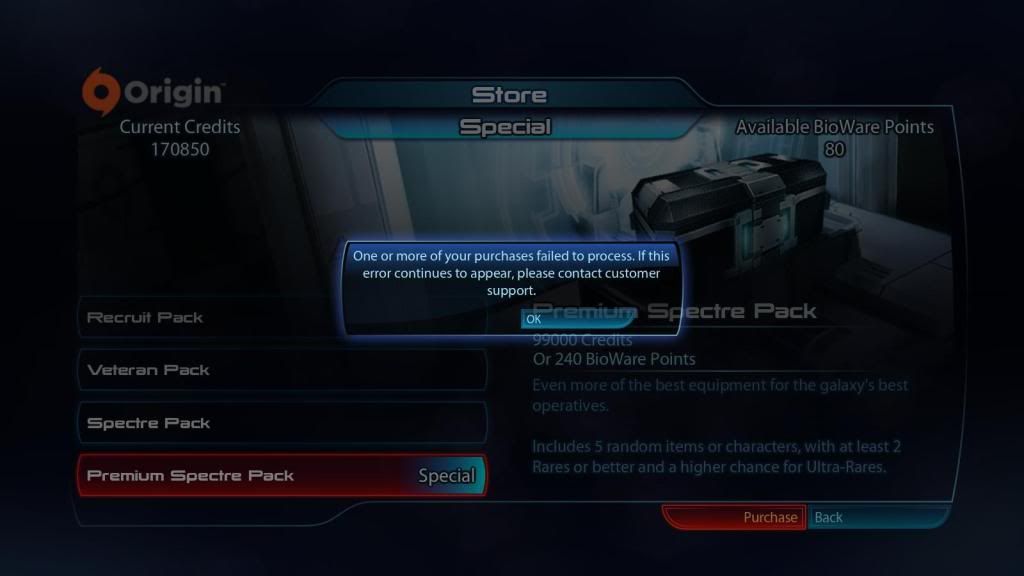Select the Premium Spectre Pack
This screenshot has height=576, width=1024.
[280, 476]
